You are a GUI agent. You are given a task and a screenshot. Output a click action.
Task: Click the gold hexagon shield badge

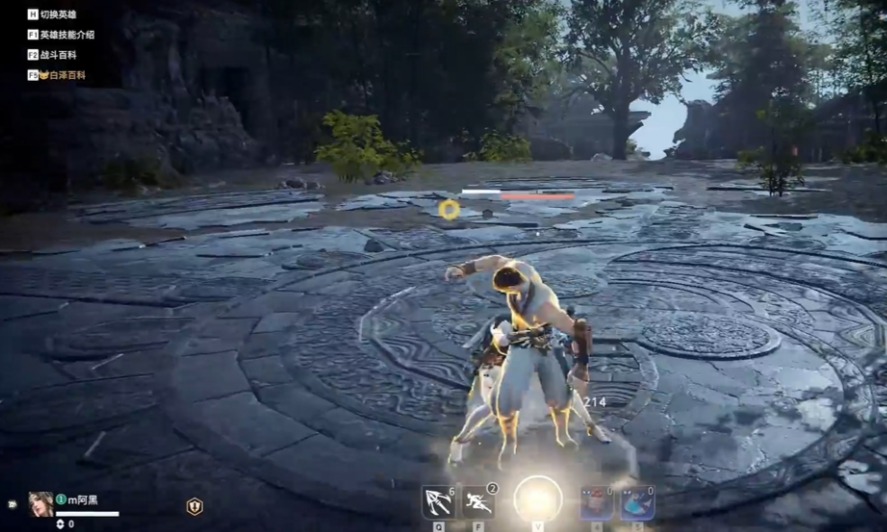(x=194, y=506)
